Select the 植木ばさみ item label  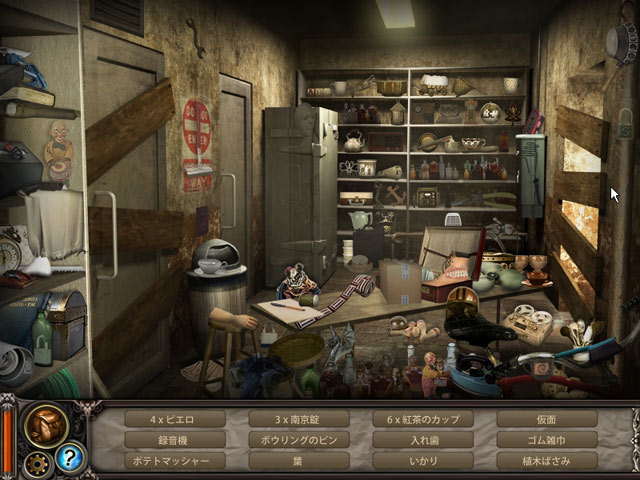pyautogui.click(x=546, y=461)
